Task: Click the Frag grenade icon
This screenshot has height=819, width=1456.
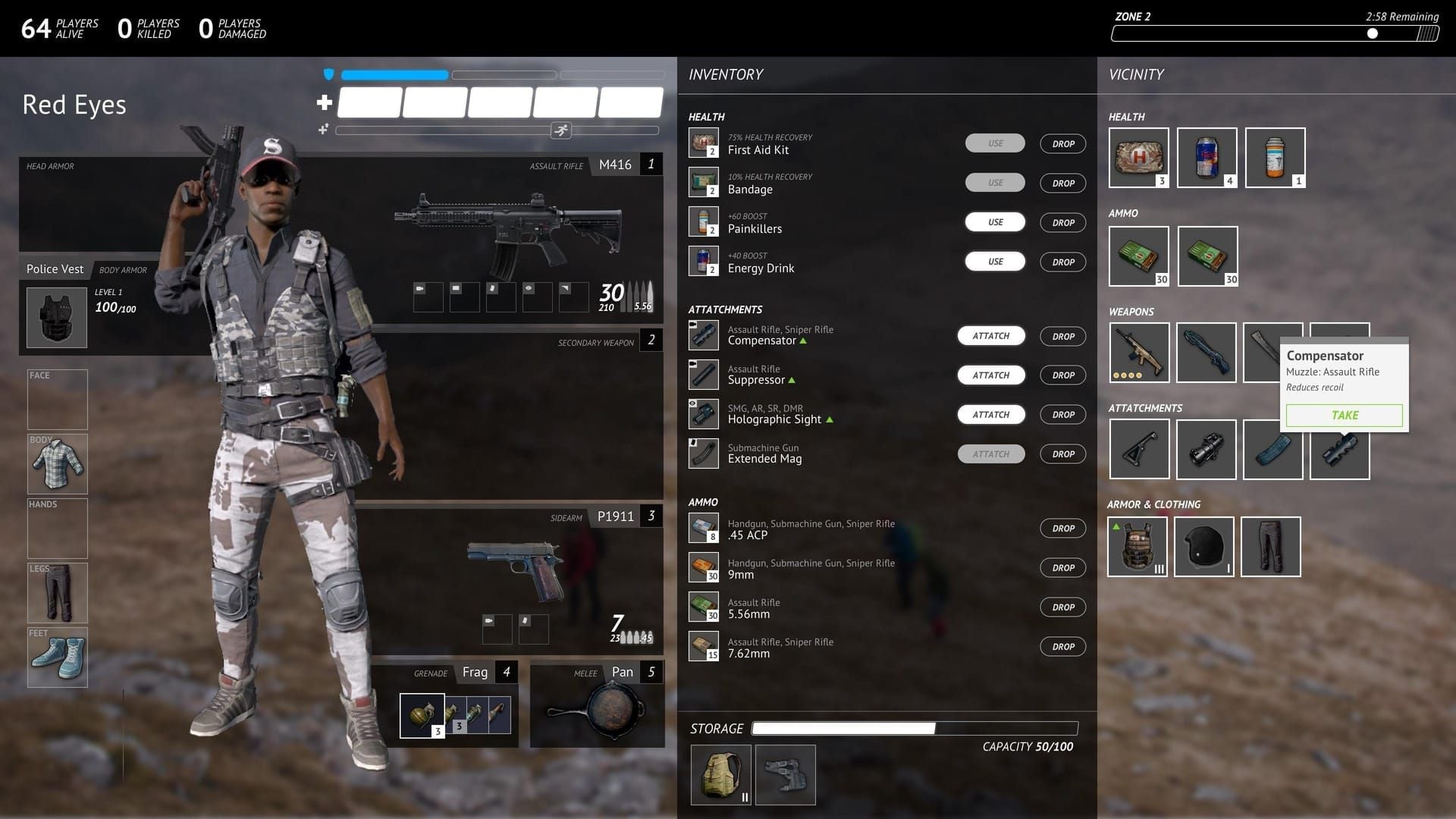Action: (422, 714)
